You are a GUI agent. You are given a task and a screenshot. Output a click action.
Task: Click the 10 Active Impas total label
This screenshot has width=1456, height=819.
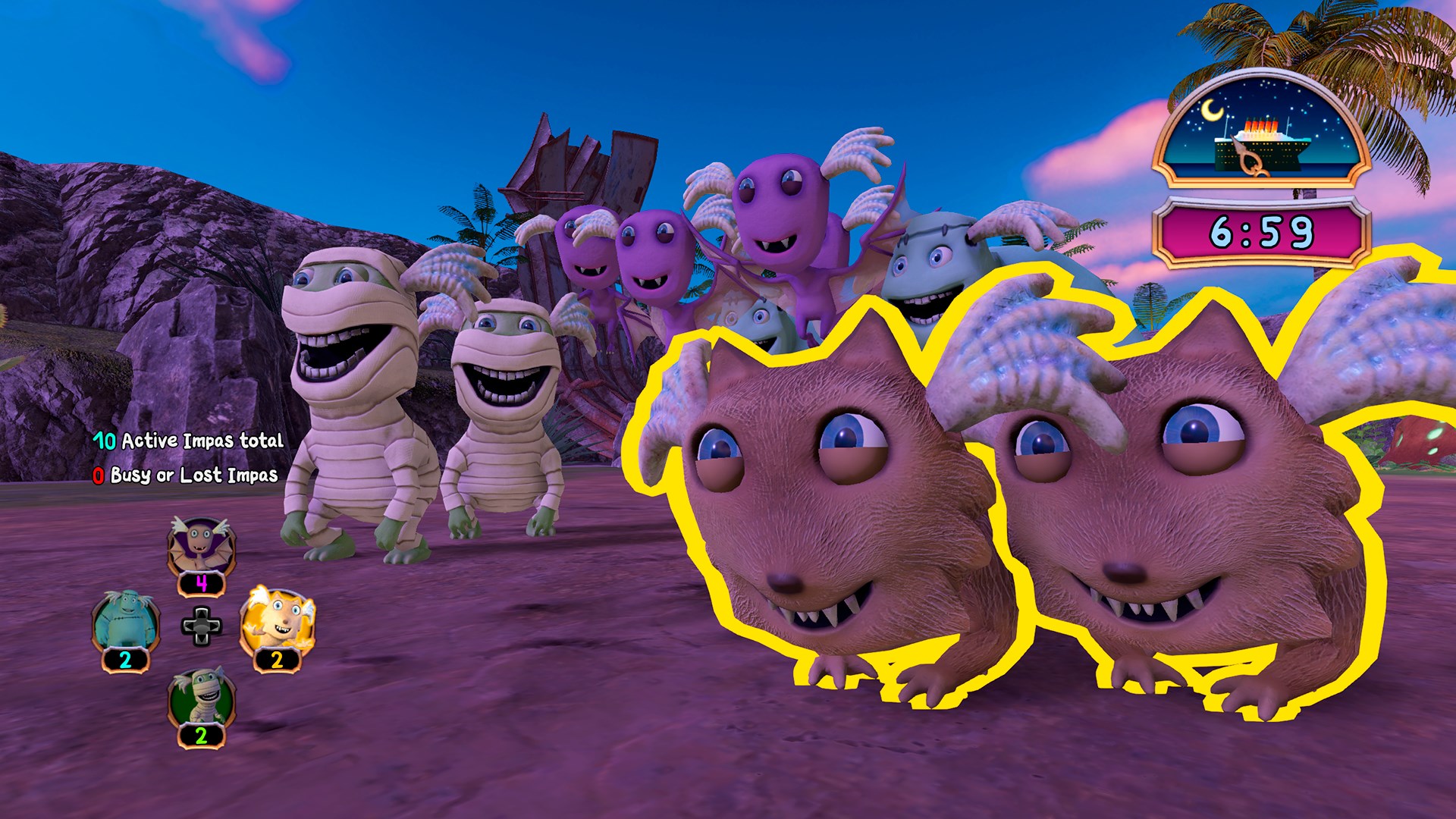point(188,440)
